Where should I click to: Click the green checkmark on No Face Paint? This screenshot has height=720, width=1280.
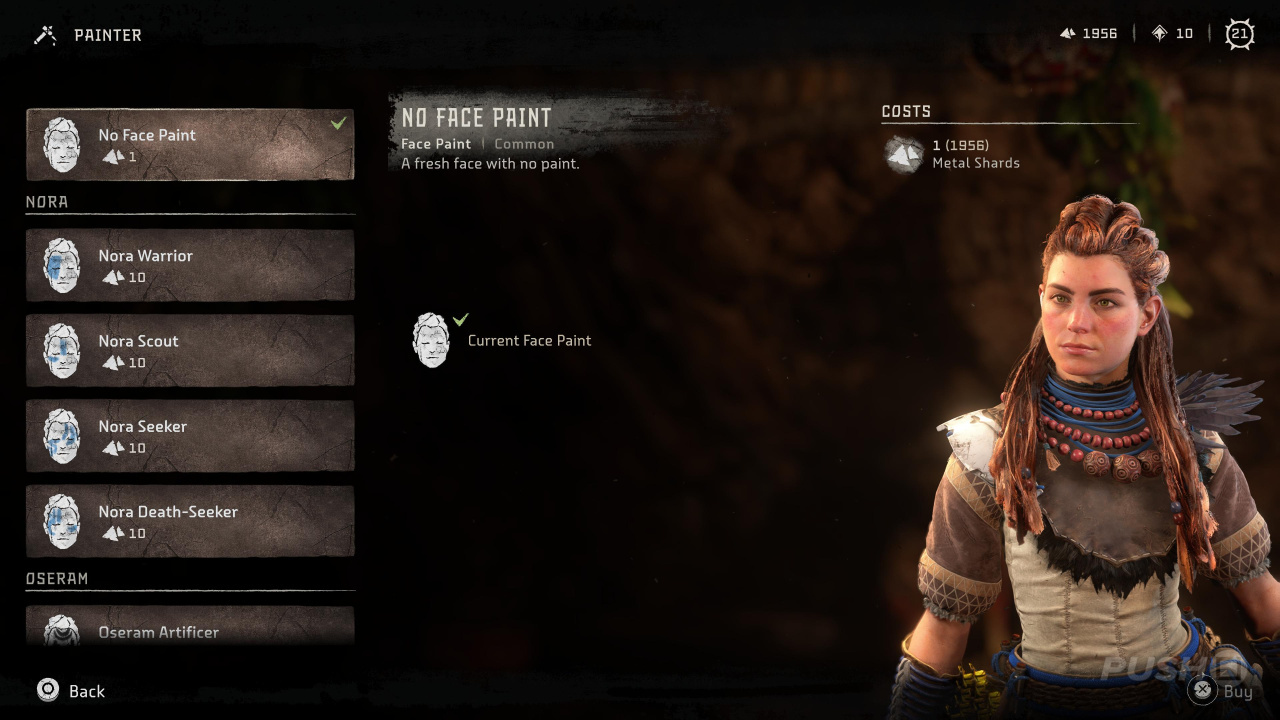[x=338, y=121]
